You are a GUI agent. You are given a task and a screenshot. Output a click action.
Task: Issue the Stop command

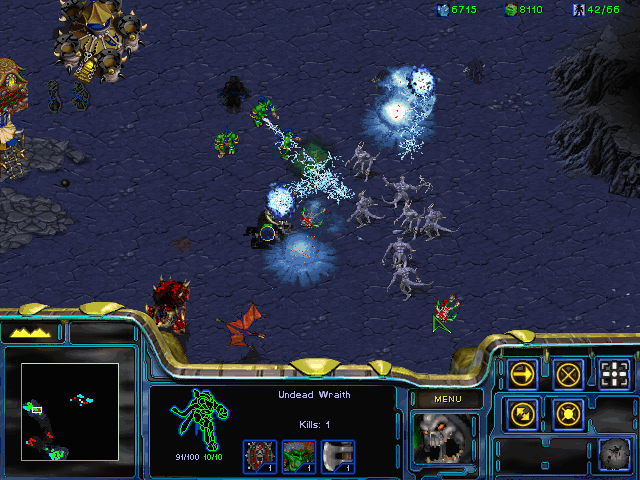(568, 374)
